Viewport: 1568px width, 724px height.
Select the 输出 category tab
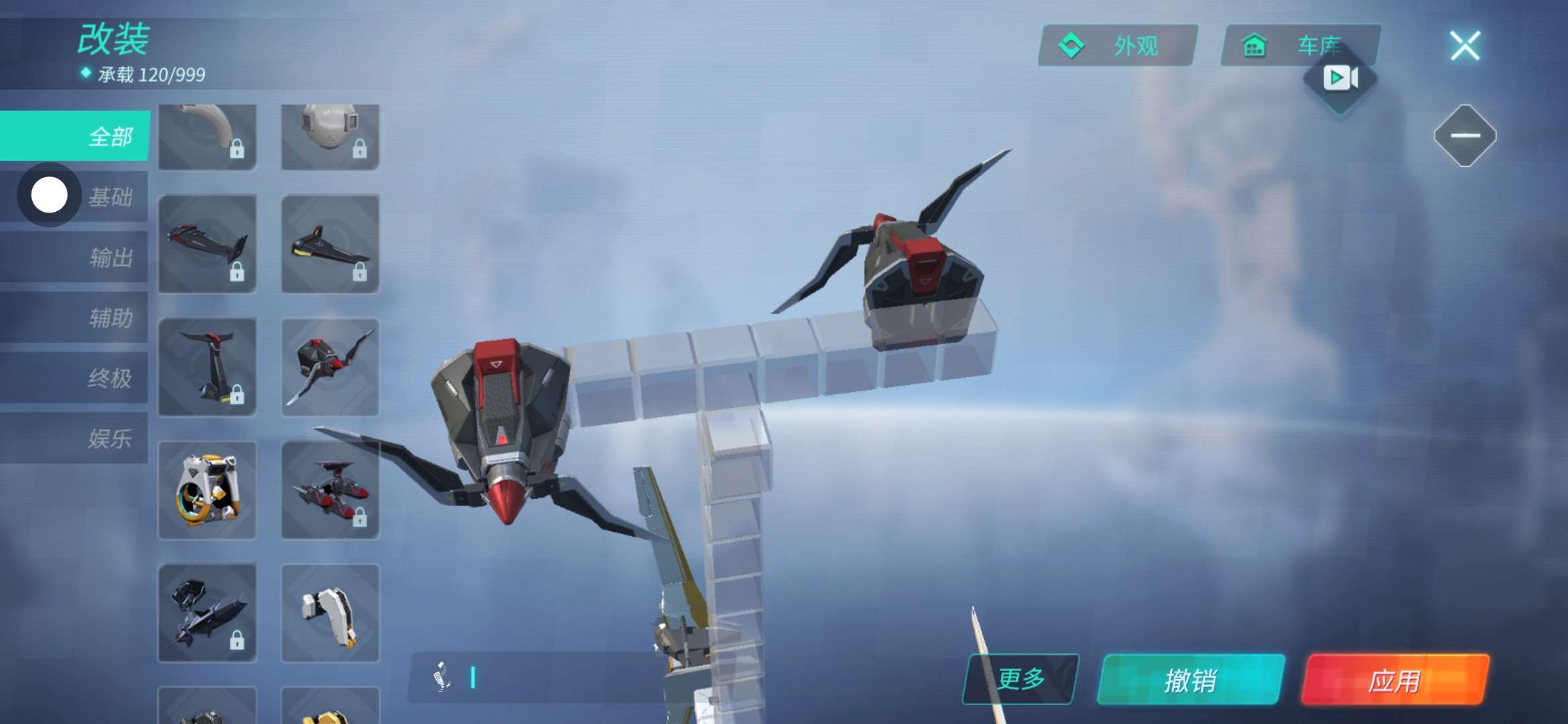click(111, 257)
